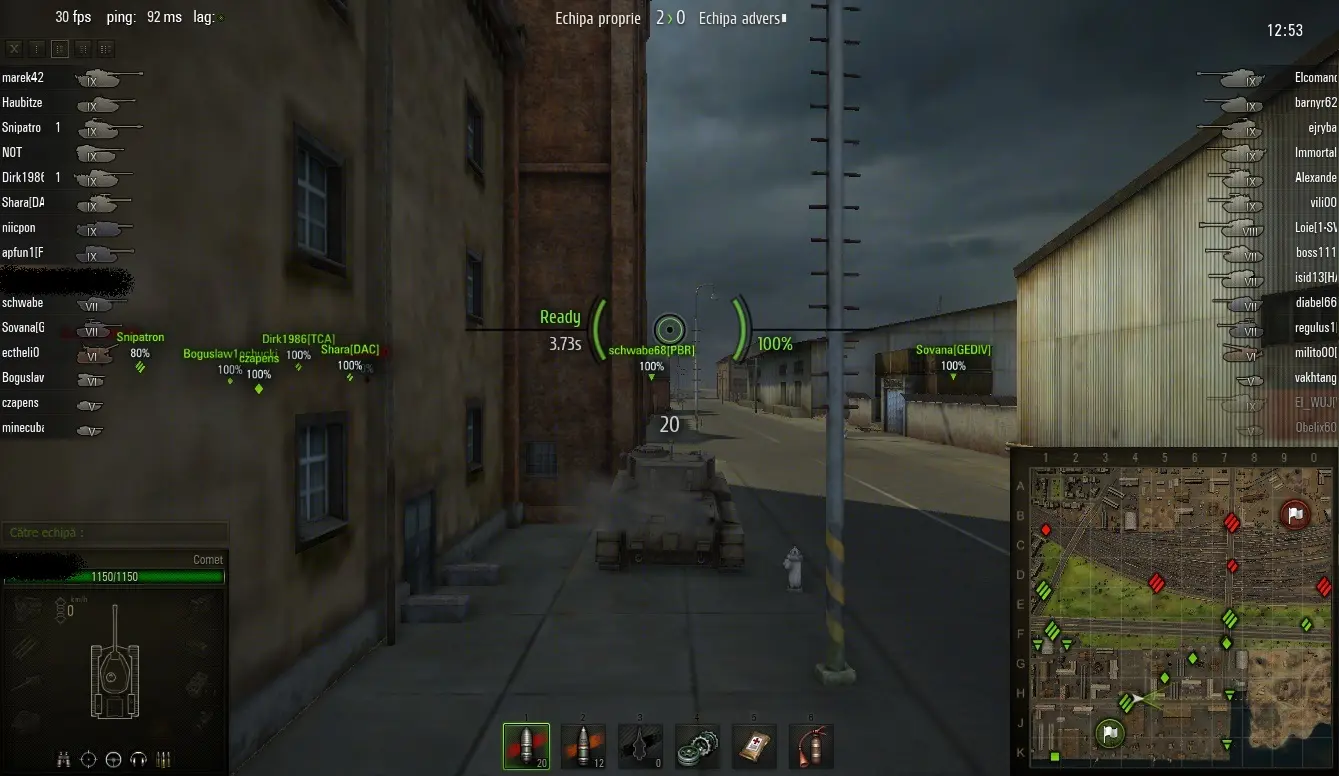Screen dimensions: 1339x776
Task: Click the binoculars crew icon
Action: [x=63, y=759]
